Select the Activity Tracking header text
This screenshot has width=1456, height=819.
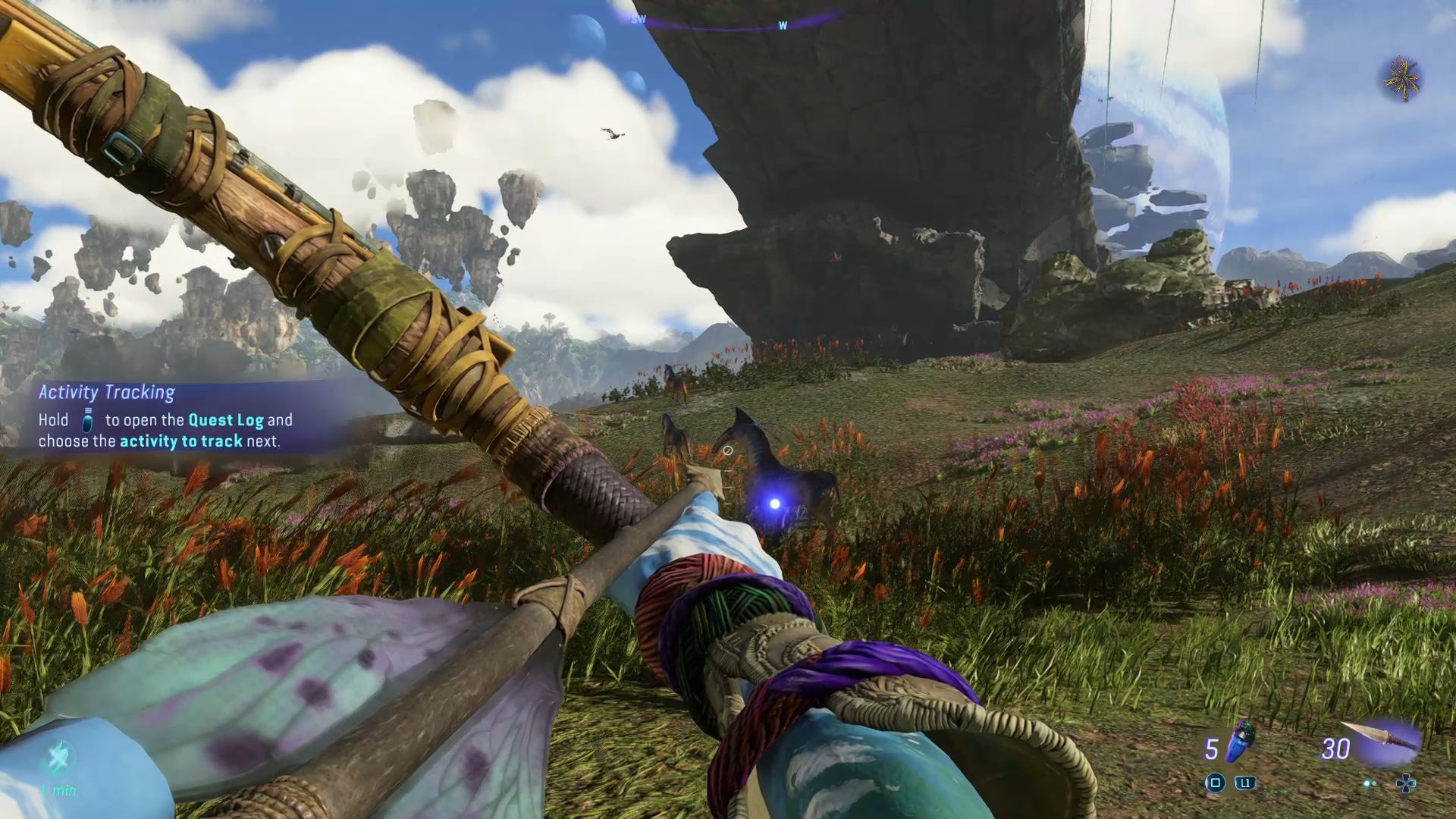pos(106,392)
